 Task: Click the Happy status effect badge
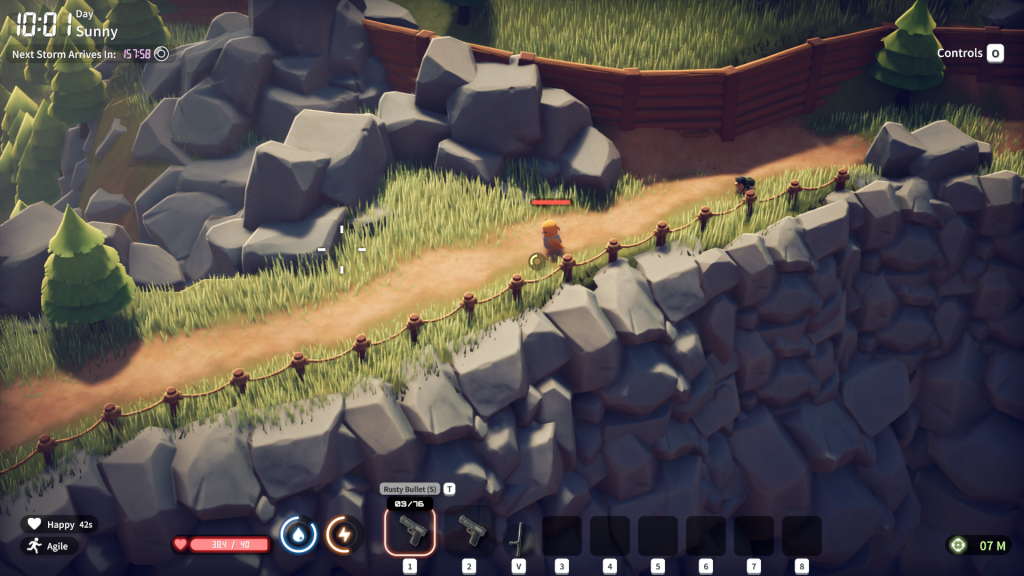point(59,524)
